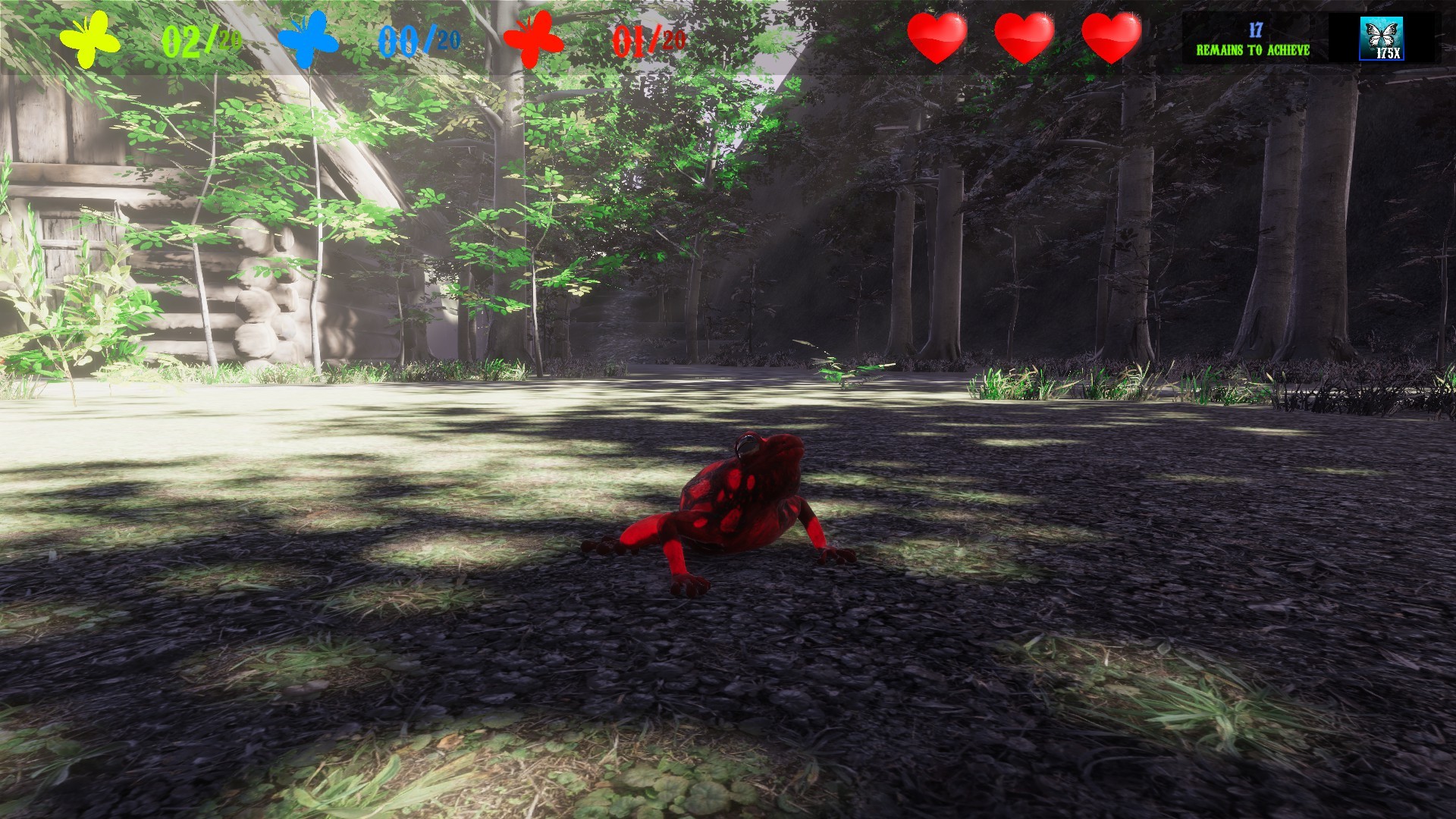Expand the hearts health display
The height and width of the screenshot is (819, 1456).
coord(1026,36)
